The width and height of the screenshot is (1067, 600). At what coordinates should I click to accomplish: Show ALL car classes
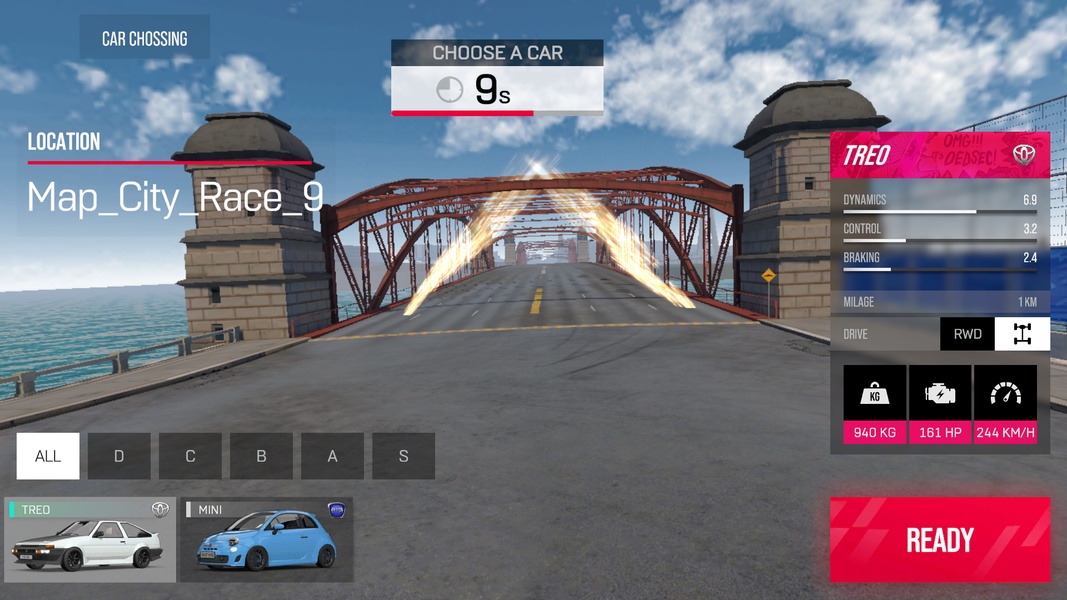click(x=48, y=456)
